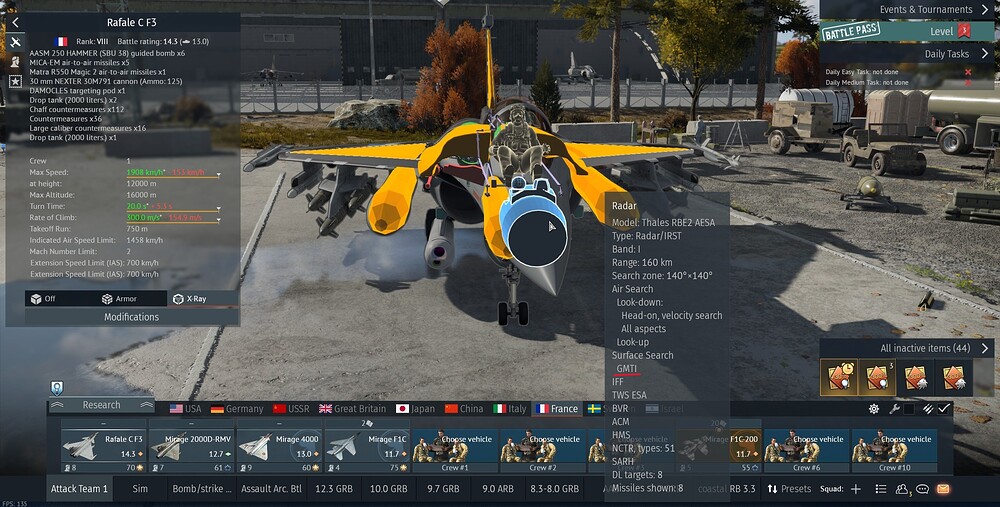Select the Mirage 2000D-RMV crew slot

(192, 447)
